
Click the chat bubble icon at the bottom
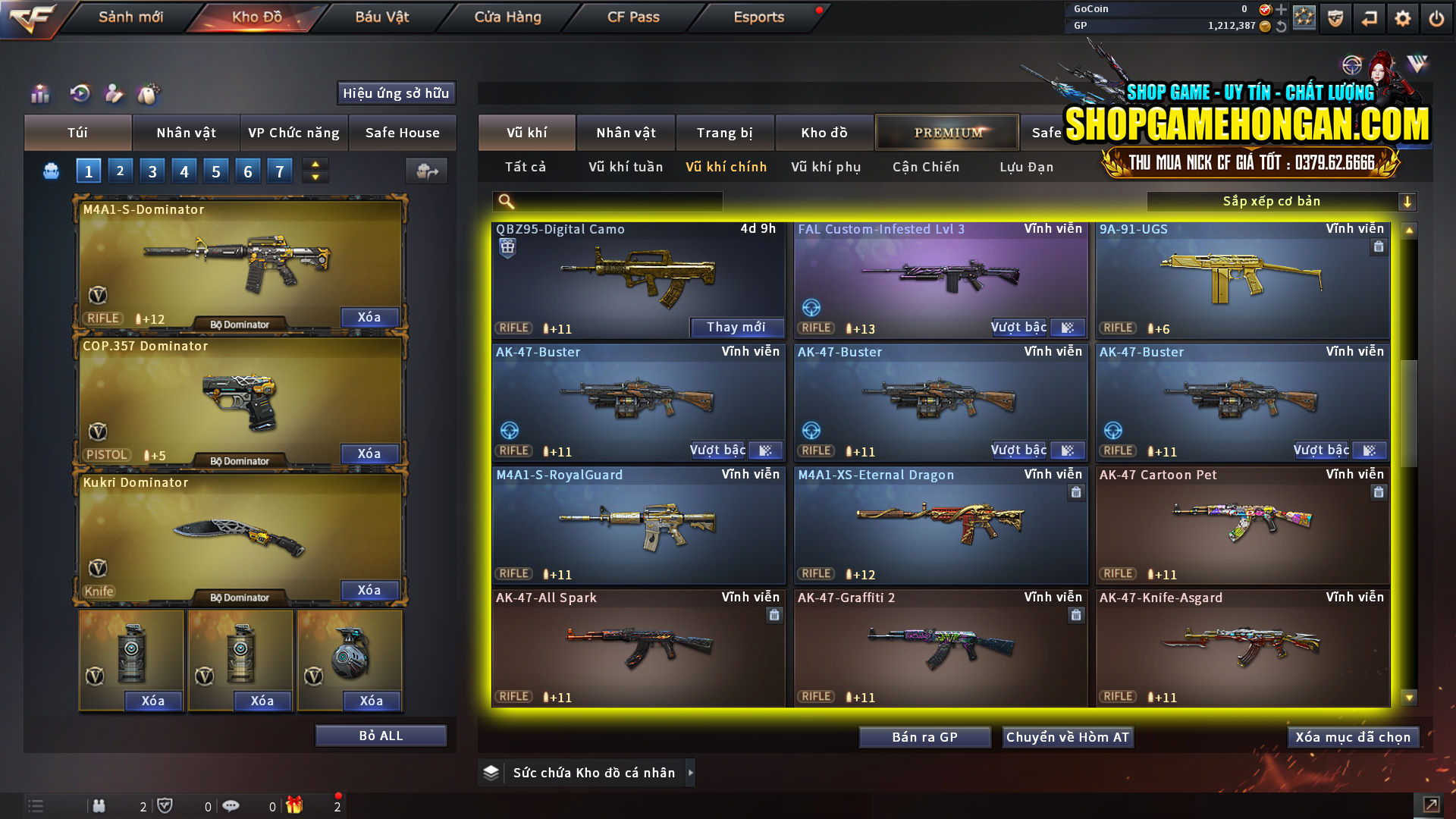click(231, 805)
